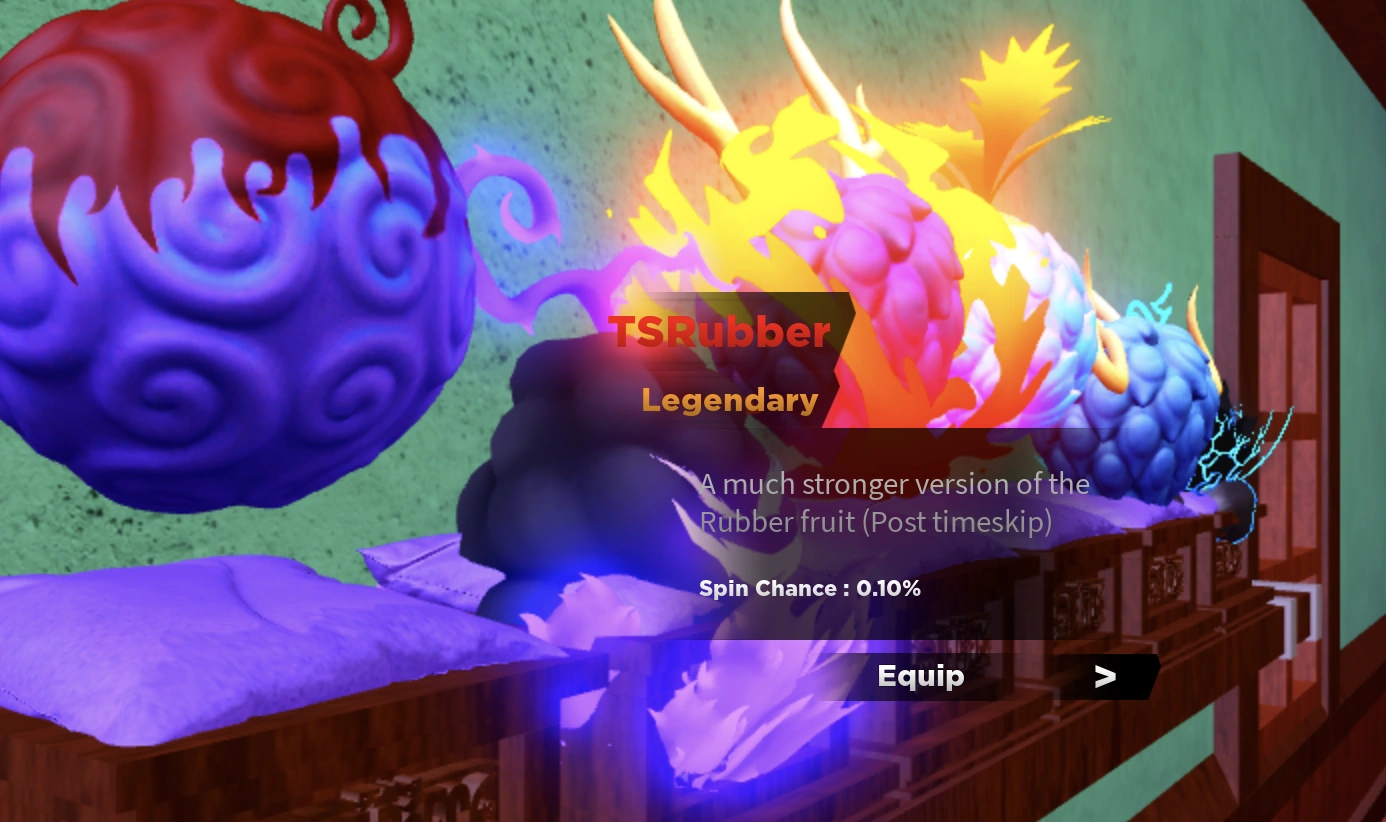Click the next arrow to view another fruit
The height and width of the screenshot is (822, 1386).
(1105, 676)
